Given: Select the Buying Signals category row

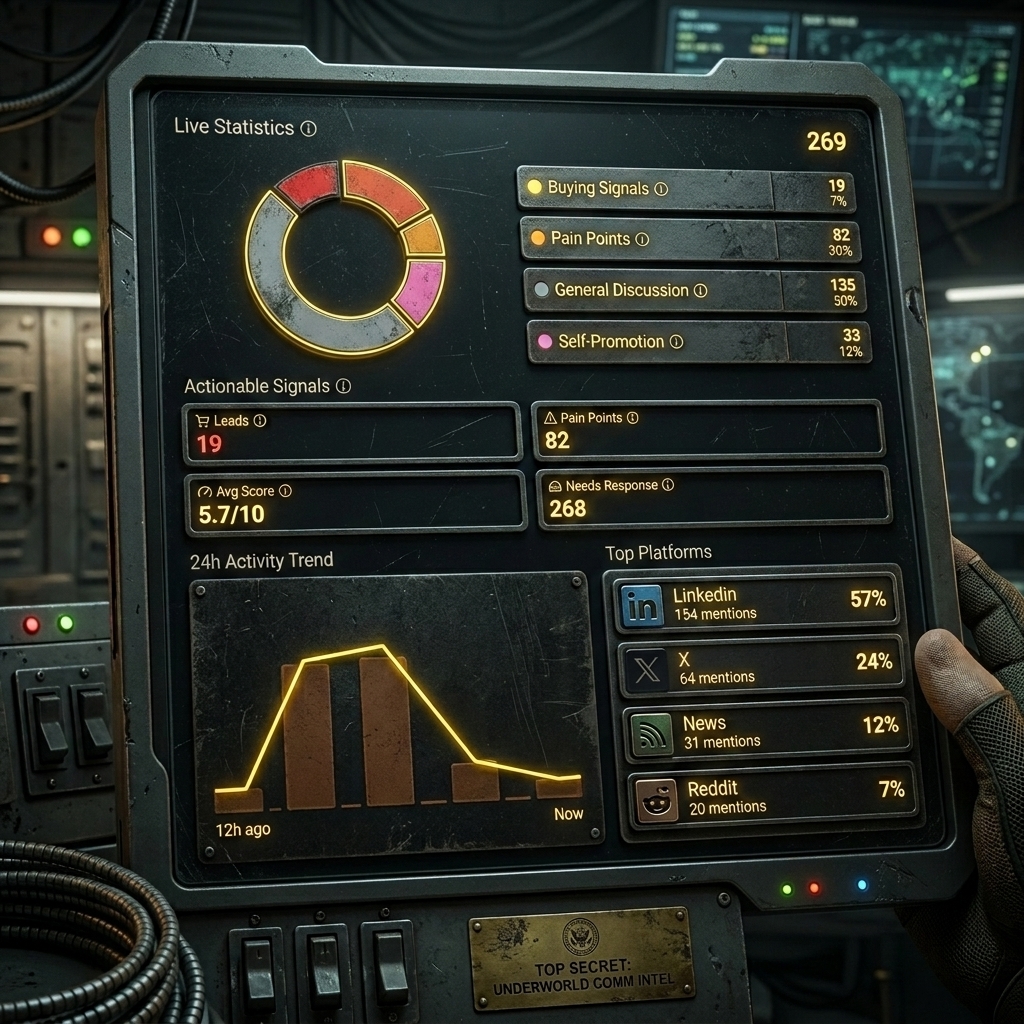Looking at the screenshot, I should [685, 189].
